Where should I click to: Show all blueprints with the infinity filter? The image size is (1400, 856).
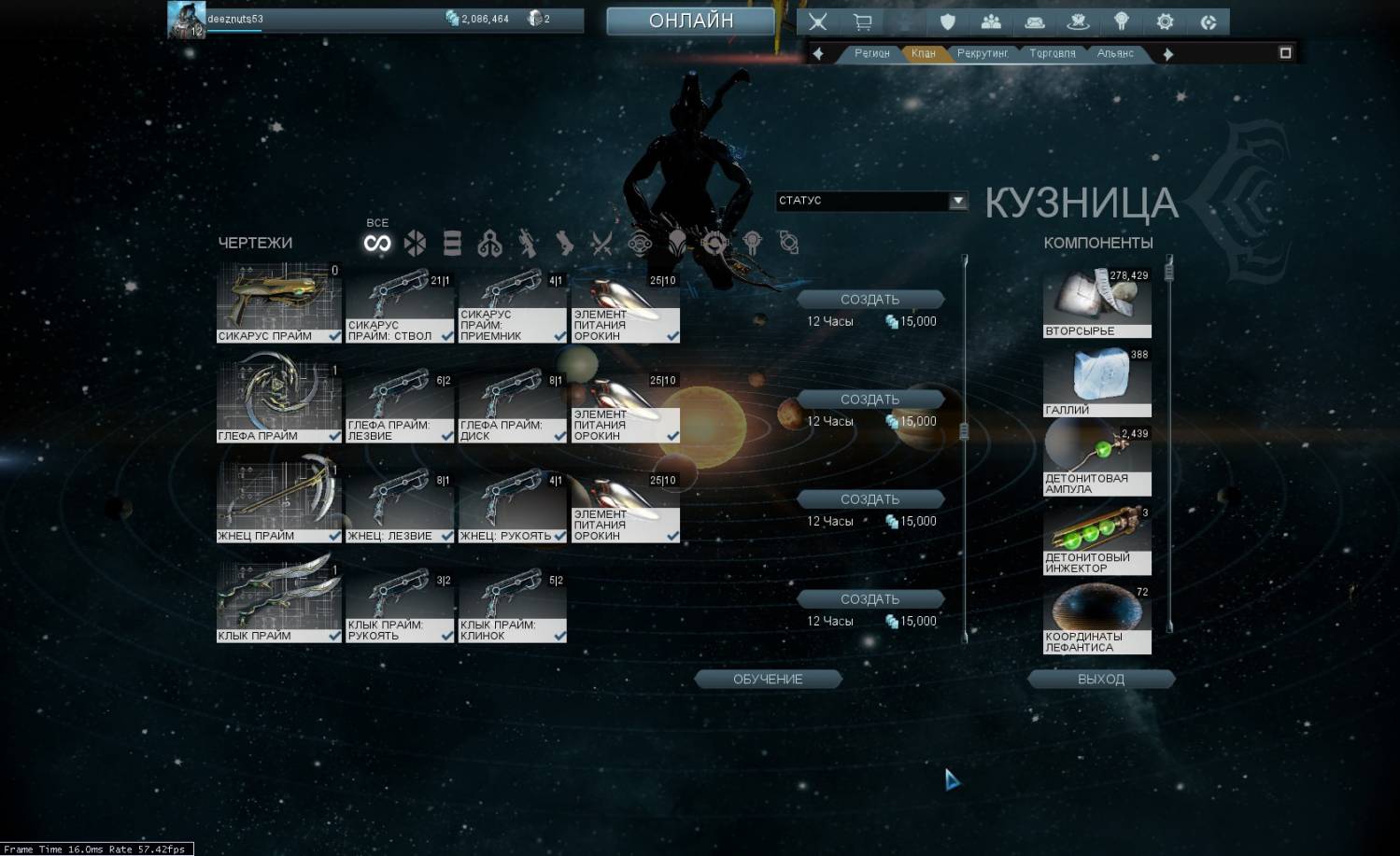377,244
